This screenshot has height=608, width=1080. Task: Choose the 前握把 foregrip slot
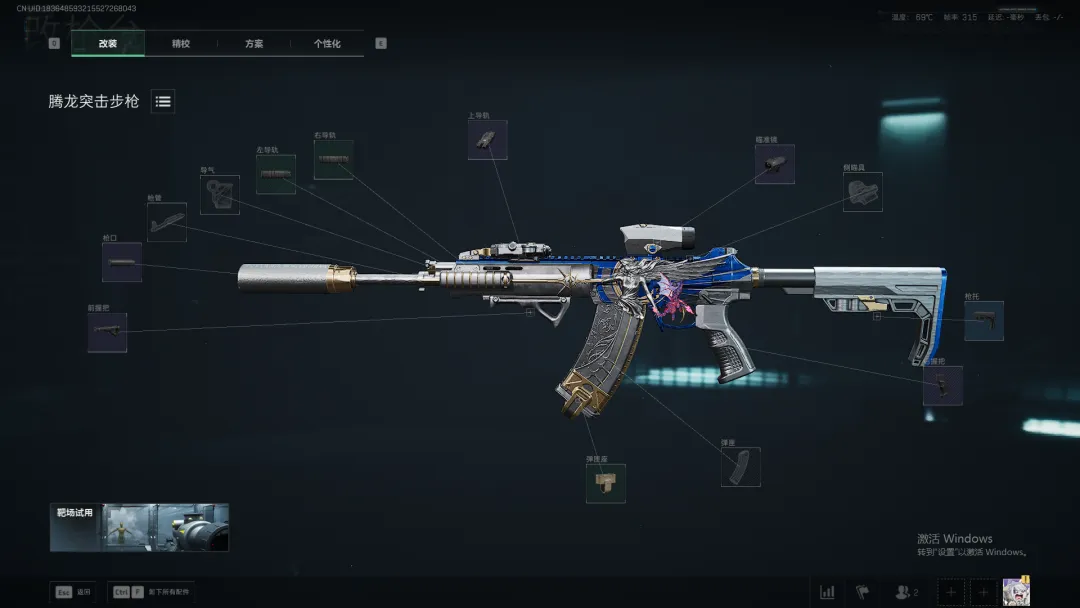(107, 332)
